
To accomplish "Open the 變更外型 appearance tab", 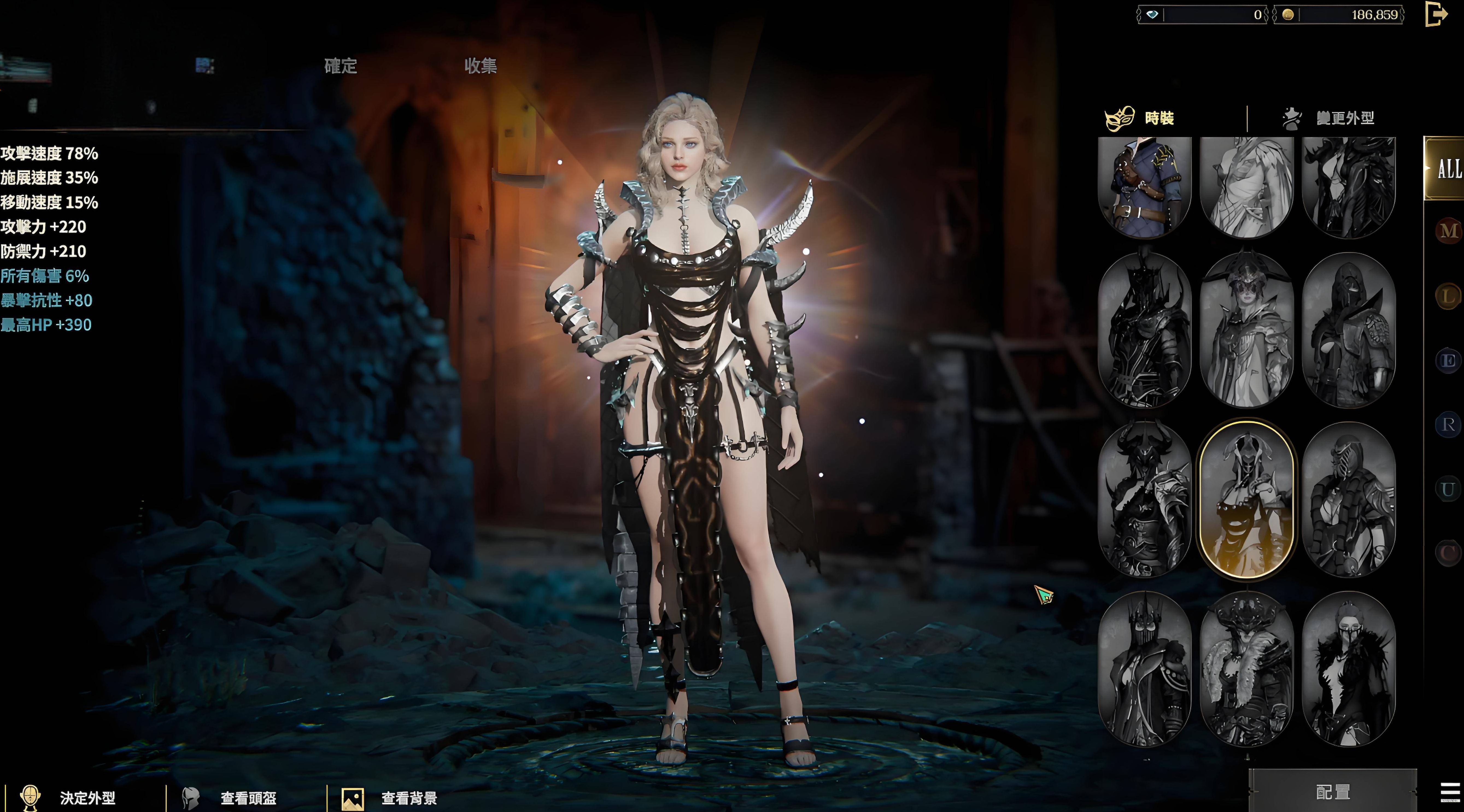I will click(x=1345, y=118).
